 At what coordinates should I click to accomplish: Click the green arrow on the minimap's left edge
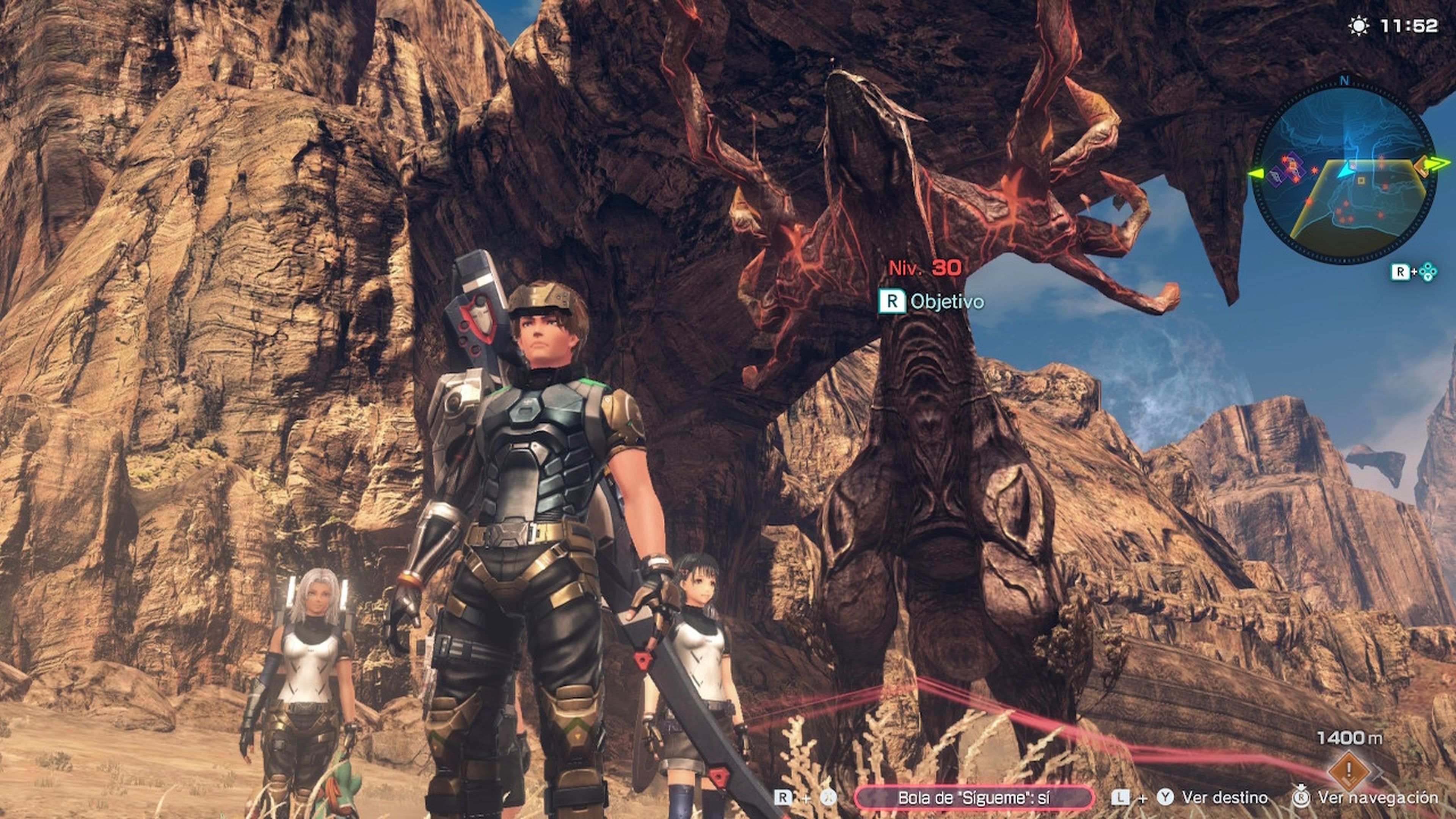pos(1257,174)
